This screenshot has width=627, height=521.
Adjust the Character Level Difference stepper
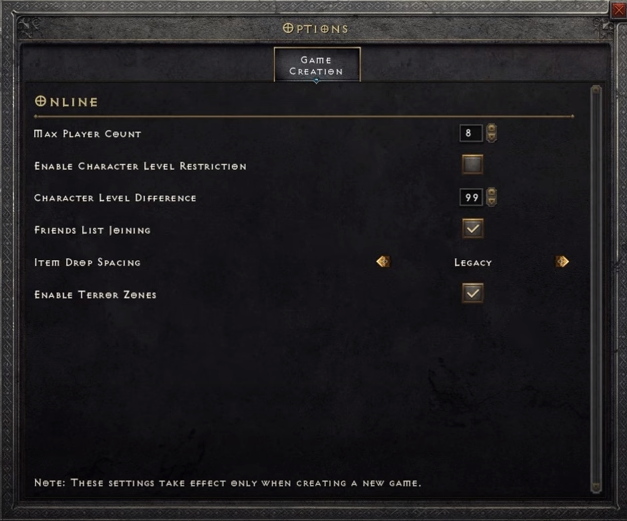(x=491, y=197)
